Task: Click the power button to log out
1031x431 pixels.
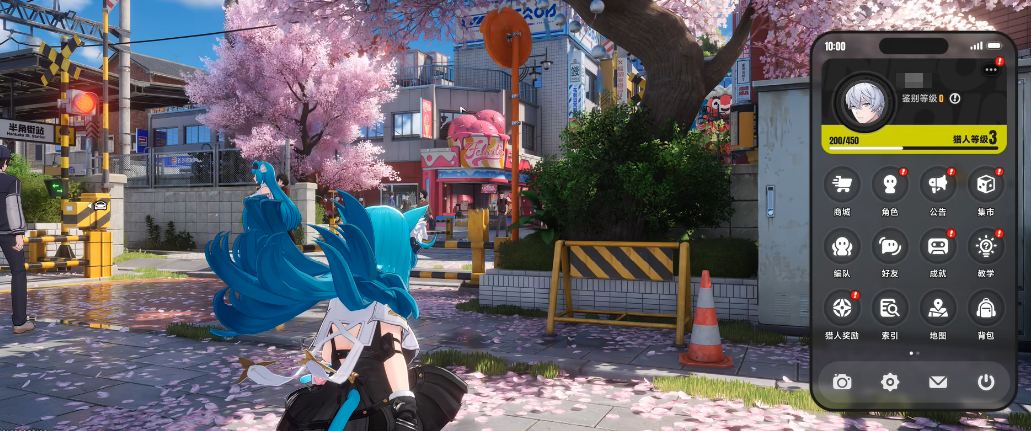Action: point(985,381)
